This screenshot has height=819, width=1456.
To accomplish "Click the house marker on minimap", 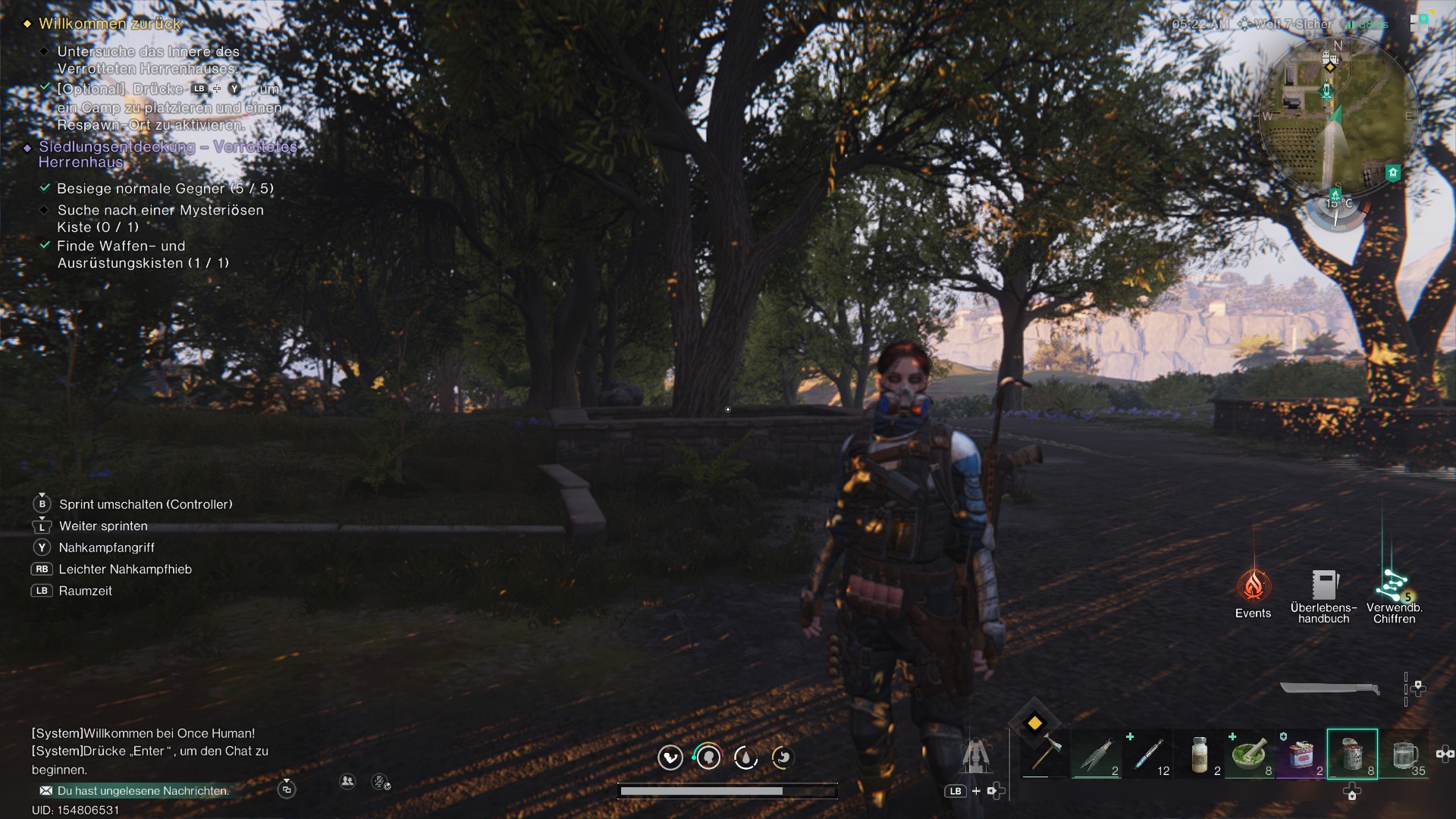I will (x=1392, y=173).
